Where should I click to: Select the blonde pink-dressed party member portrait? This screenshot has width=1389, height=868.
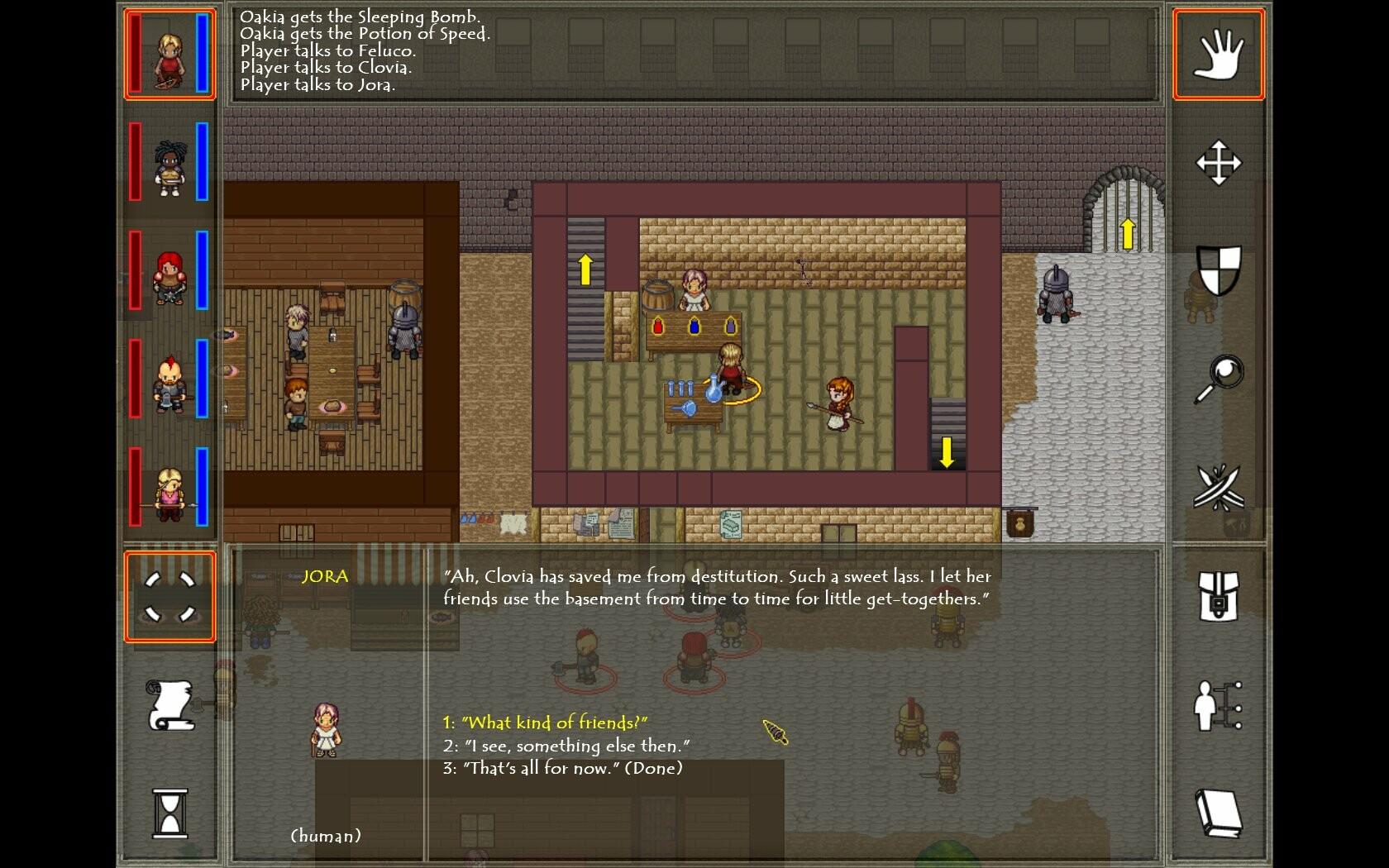(169, 489)
